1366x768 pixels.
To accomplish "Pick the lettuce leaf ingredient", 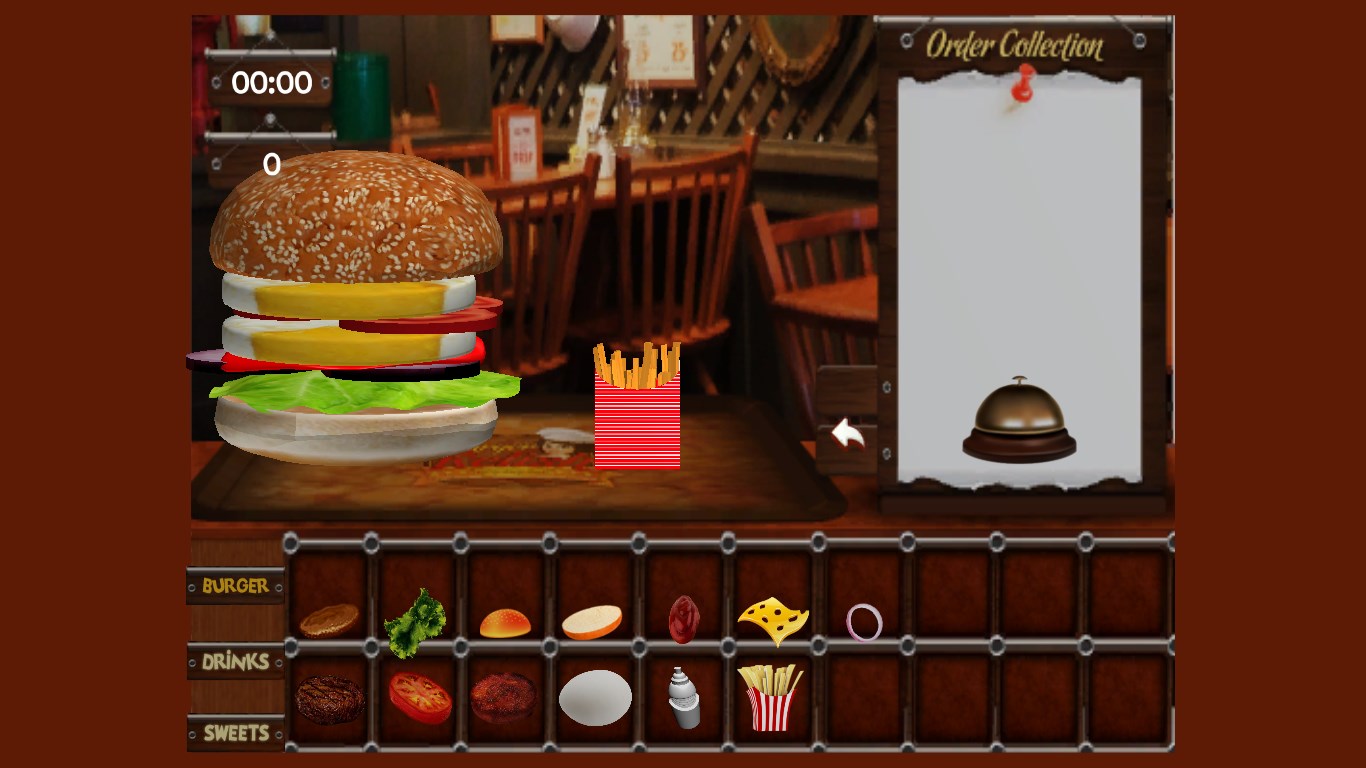I will coord(416,621).
